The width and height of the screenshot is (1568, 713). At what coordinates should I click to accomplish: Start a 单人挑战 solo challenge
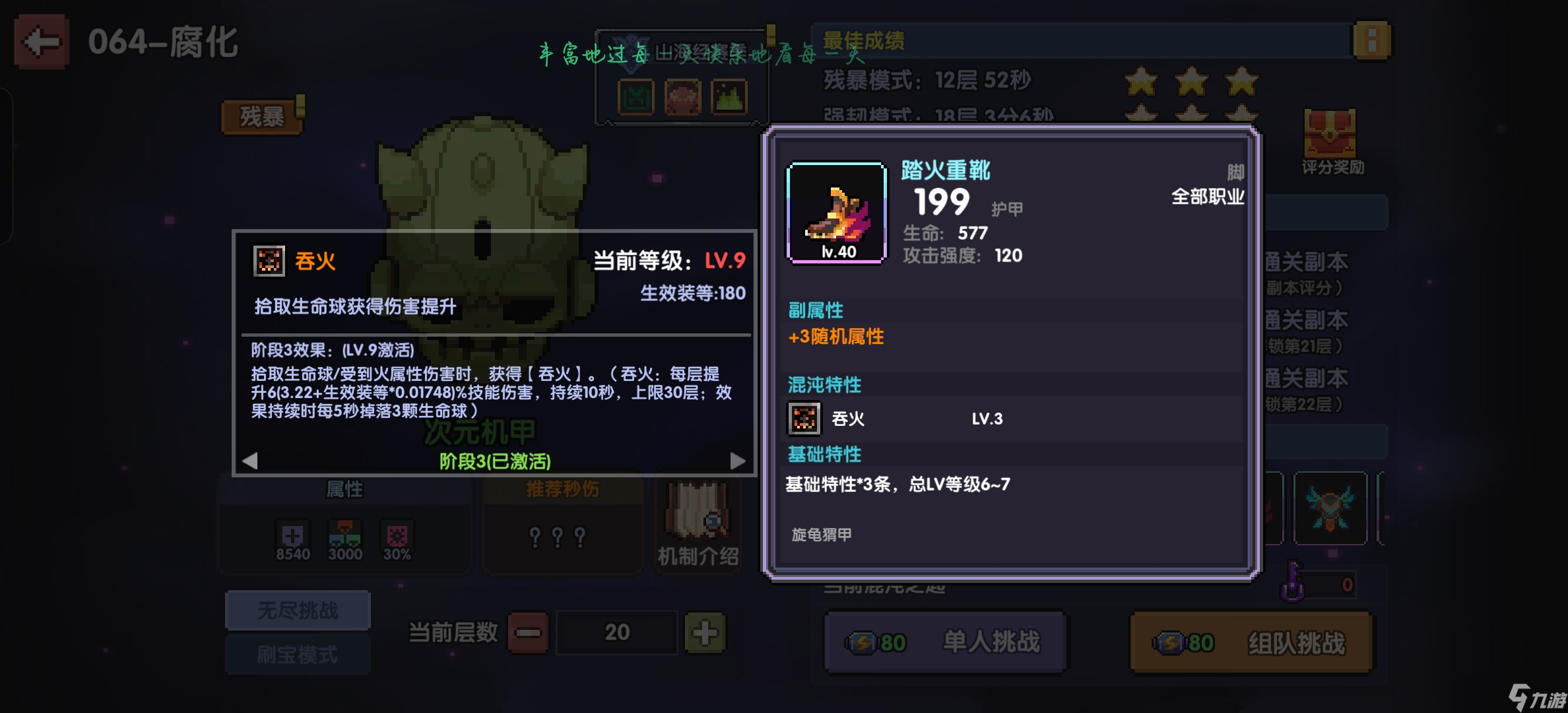(946, 640)
